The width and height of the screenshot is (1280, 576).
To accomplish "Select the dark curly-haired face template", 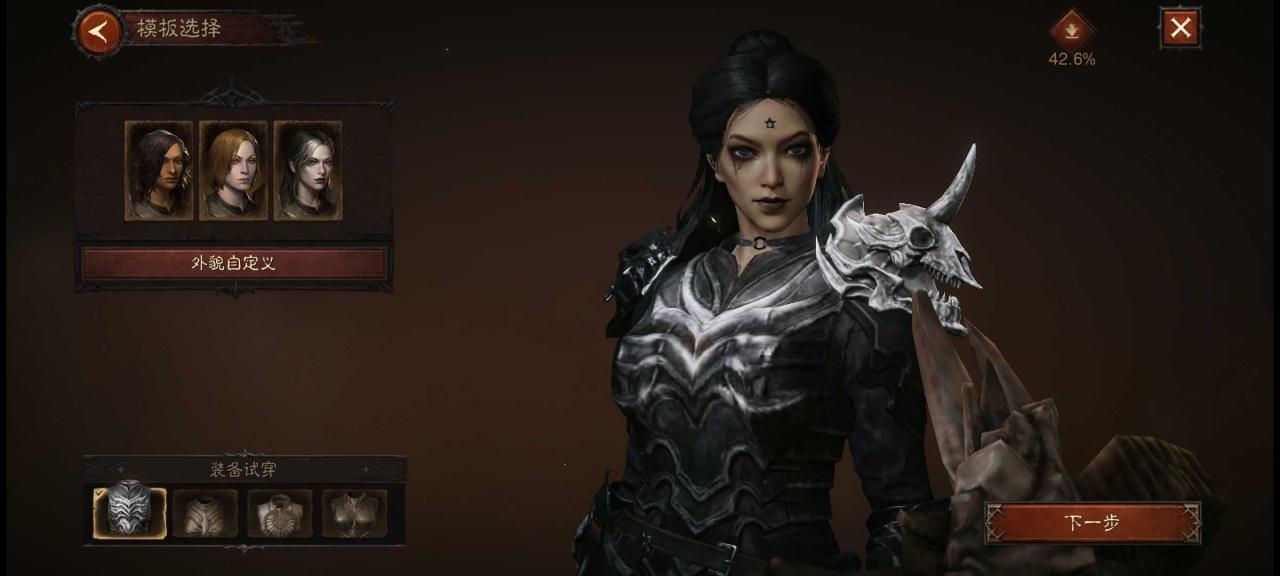I will 159,170.
